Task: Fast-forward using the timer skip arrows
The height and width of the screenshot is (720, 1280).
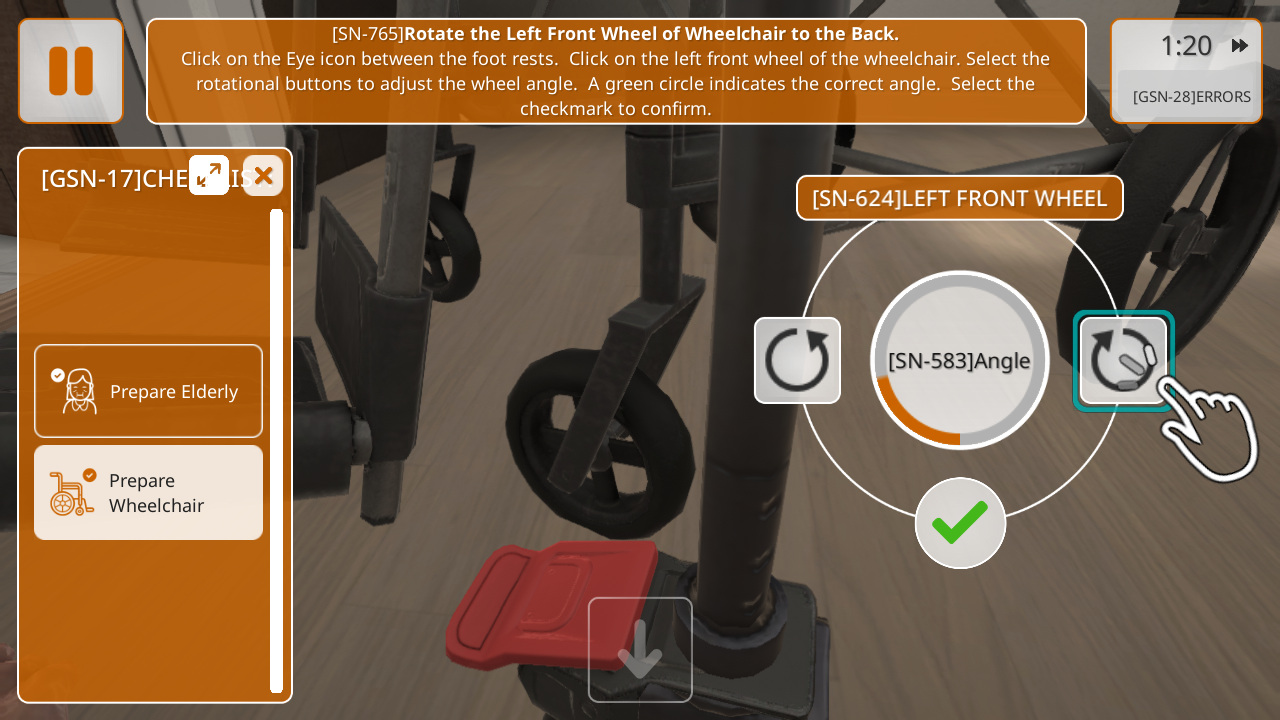Action: coord(1240,46)
